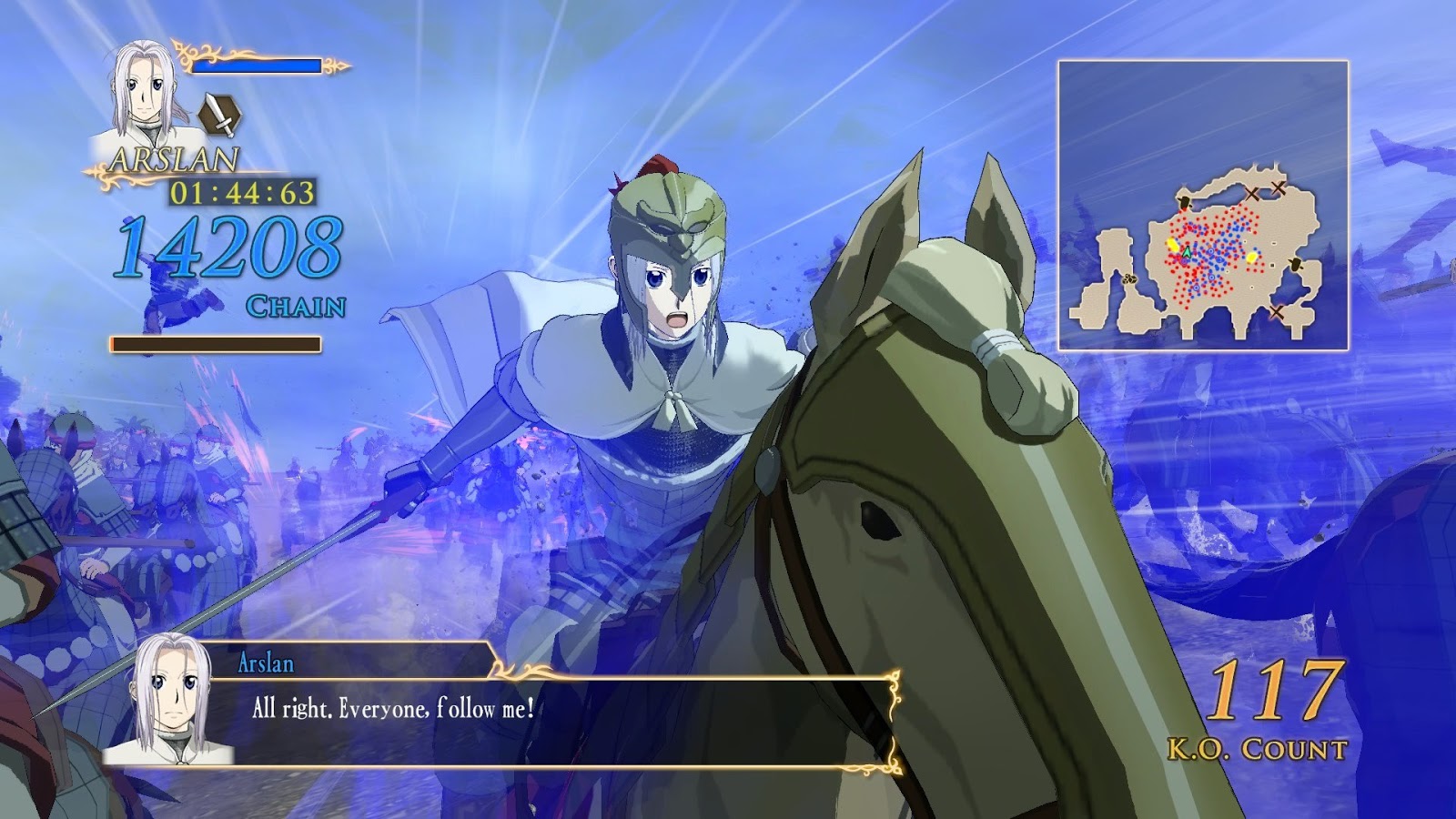Click Arslan's character portrait in top-left HUD
Viewport: 1456px width, 819px height.
144,91
